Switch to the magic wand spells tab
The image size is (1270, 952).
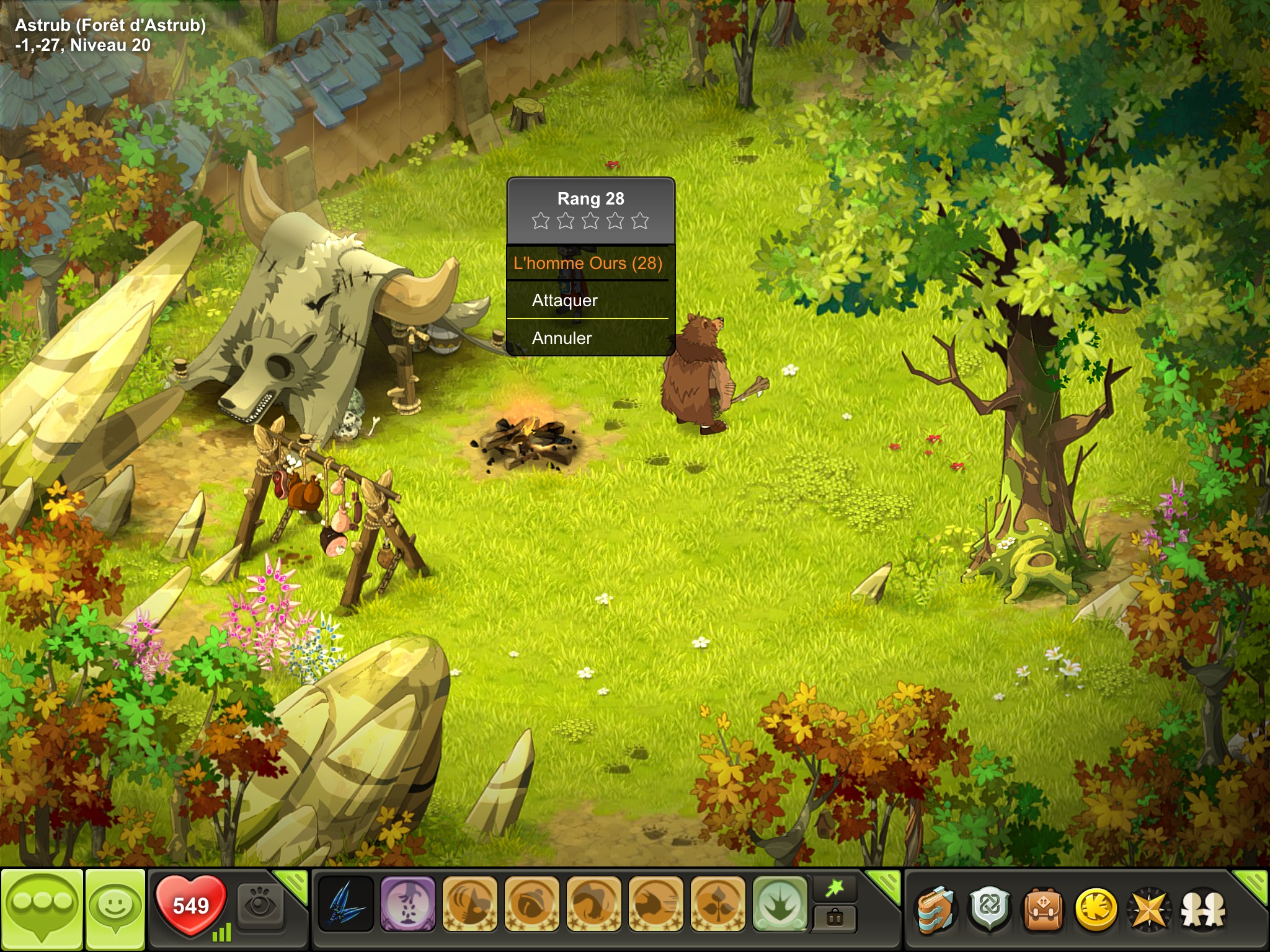[835, 889]
